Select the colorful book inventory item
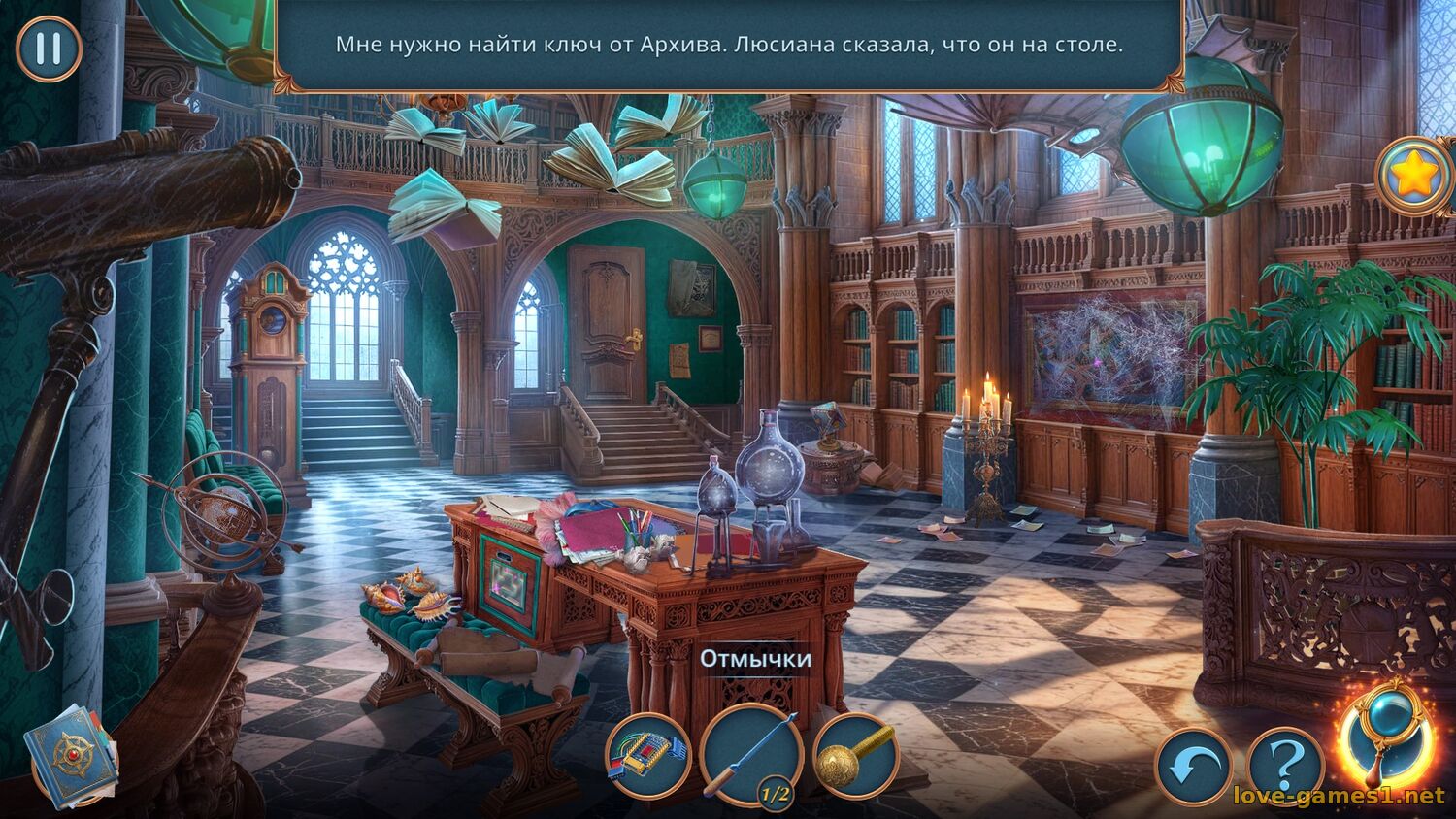The width and height of the screenshot is (1456, 819). [x=647, y=757]
